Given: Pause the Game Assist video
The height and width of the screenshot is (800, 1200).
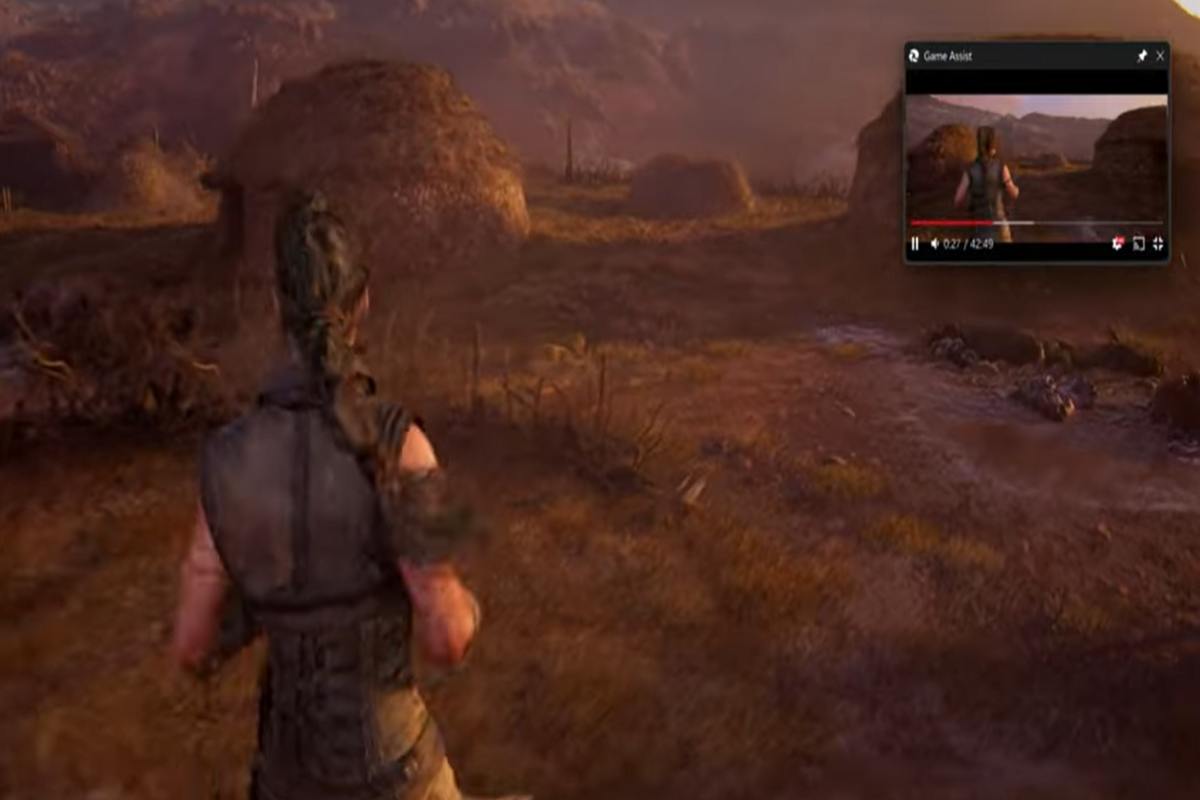Looking at the screenshot, I should tap(915, 244).
